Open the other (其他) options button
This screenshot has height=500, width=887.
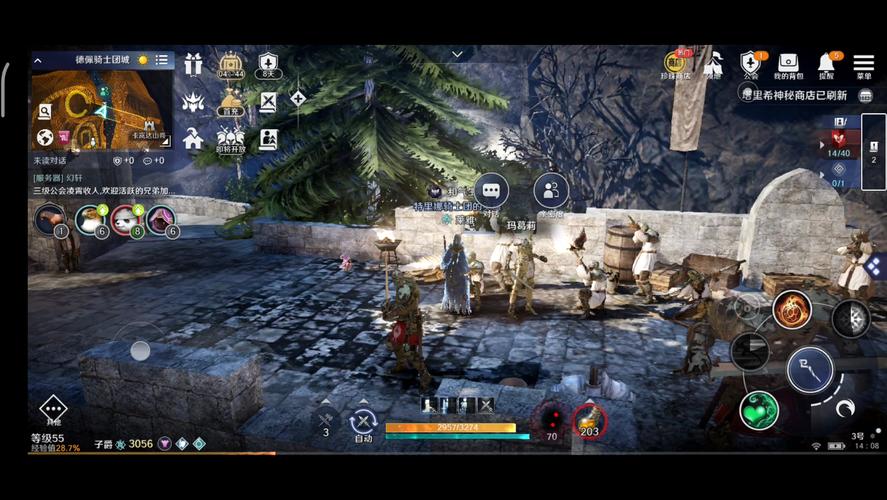tap(52, 410)
